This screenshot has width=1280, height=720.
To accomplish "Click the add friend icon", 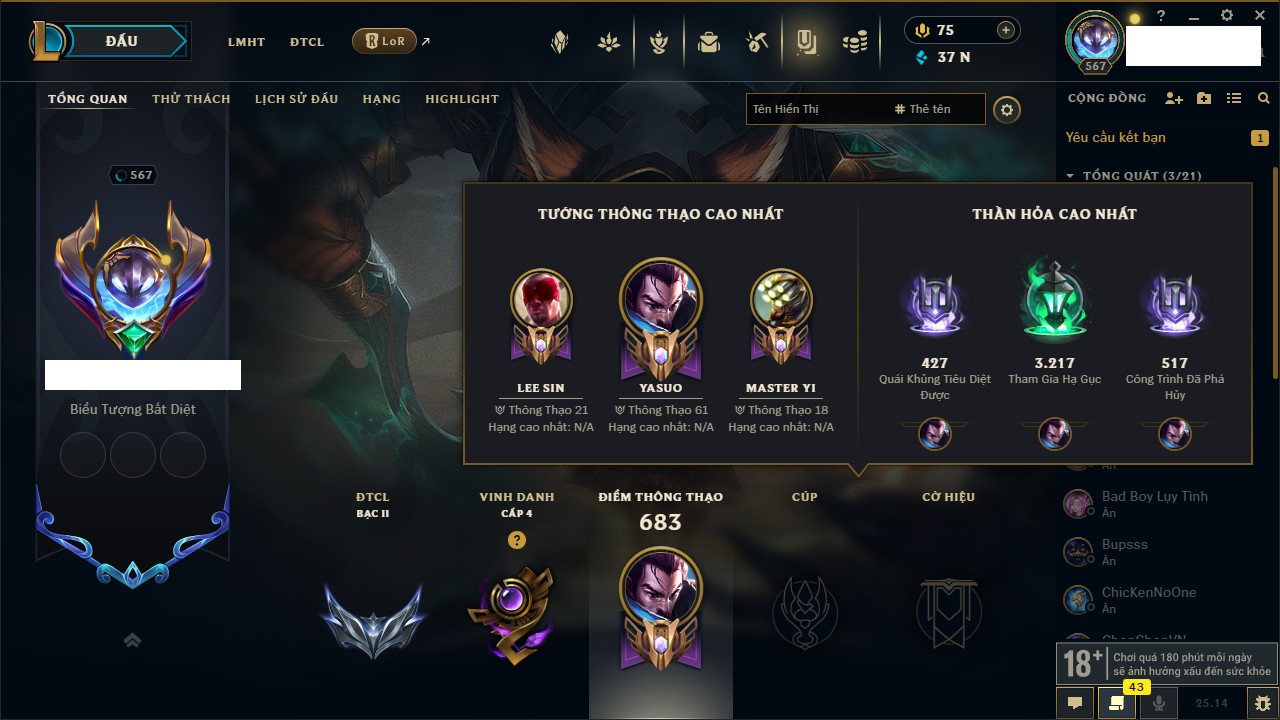I will pos(1174,98).
